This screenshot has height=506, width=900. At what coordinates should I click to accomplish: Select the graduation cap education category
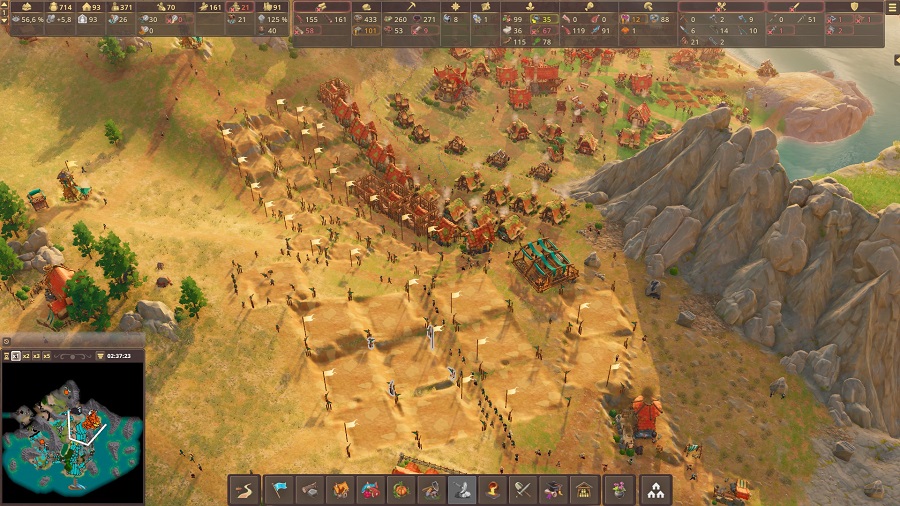(552, 490)
